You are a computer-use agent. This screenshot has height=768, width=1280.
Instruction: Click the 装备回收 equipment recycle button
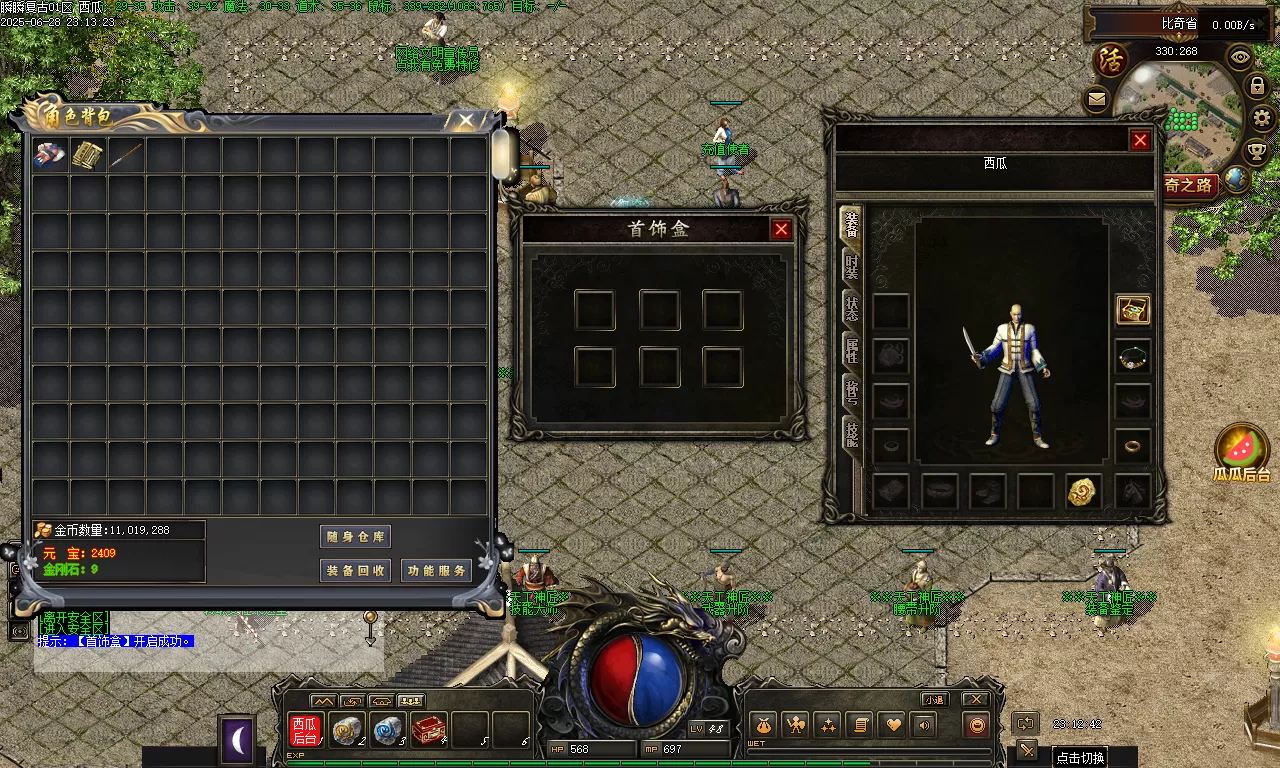[x=355, y=571]
